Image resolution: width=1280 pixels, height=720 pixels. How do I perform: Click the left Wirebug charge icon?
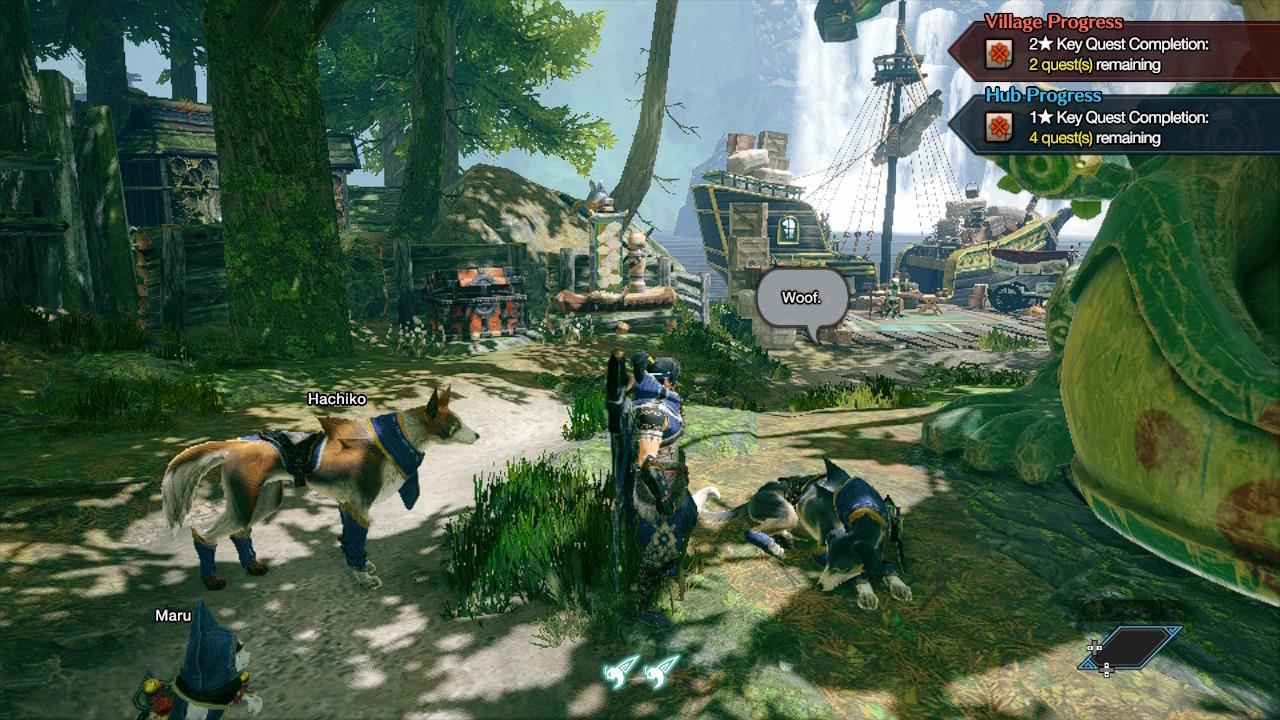click(x=622, y=670)
